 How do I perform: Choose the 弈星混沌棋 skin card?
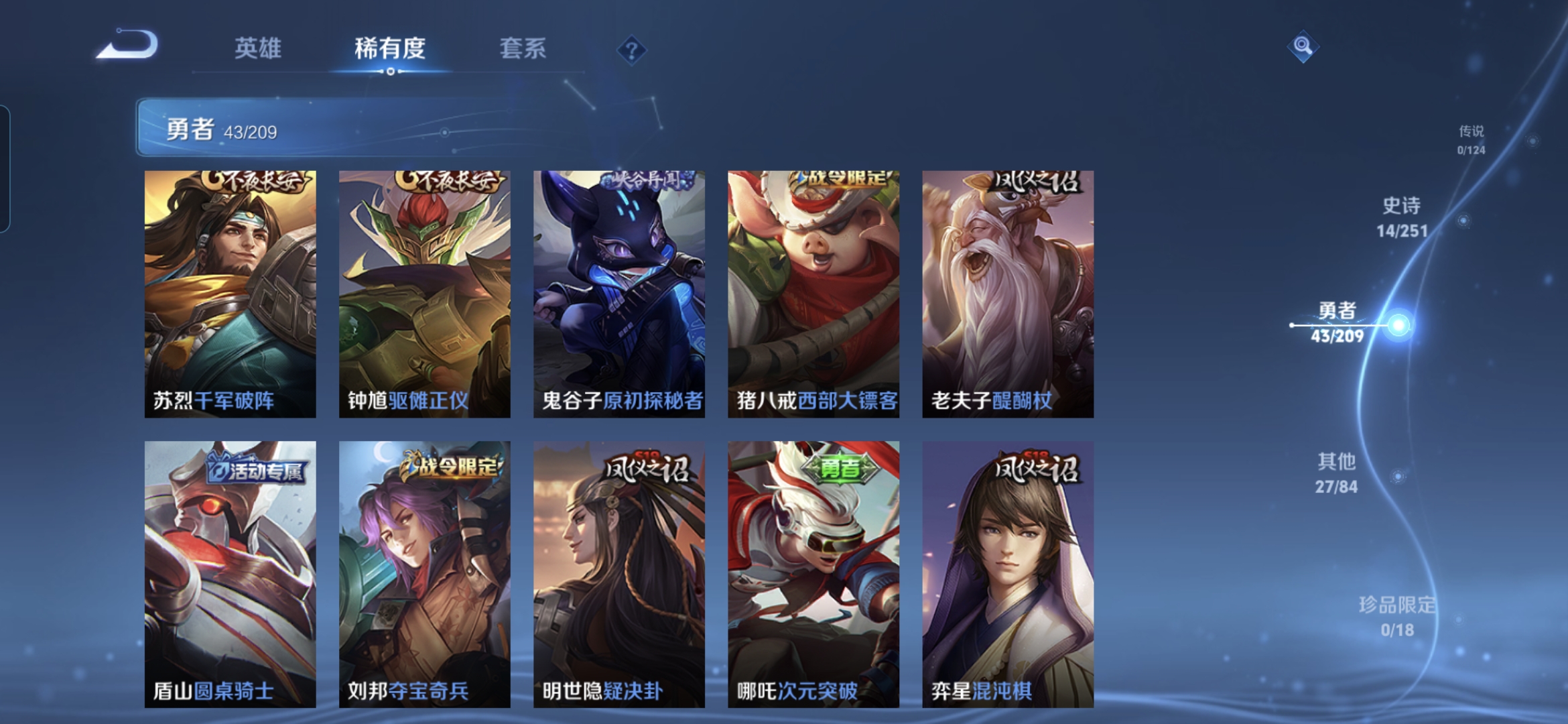1008,574
